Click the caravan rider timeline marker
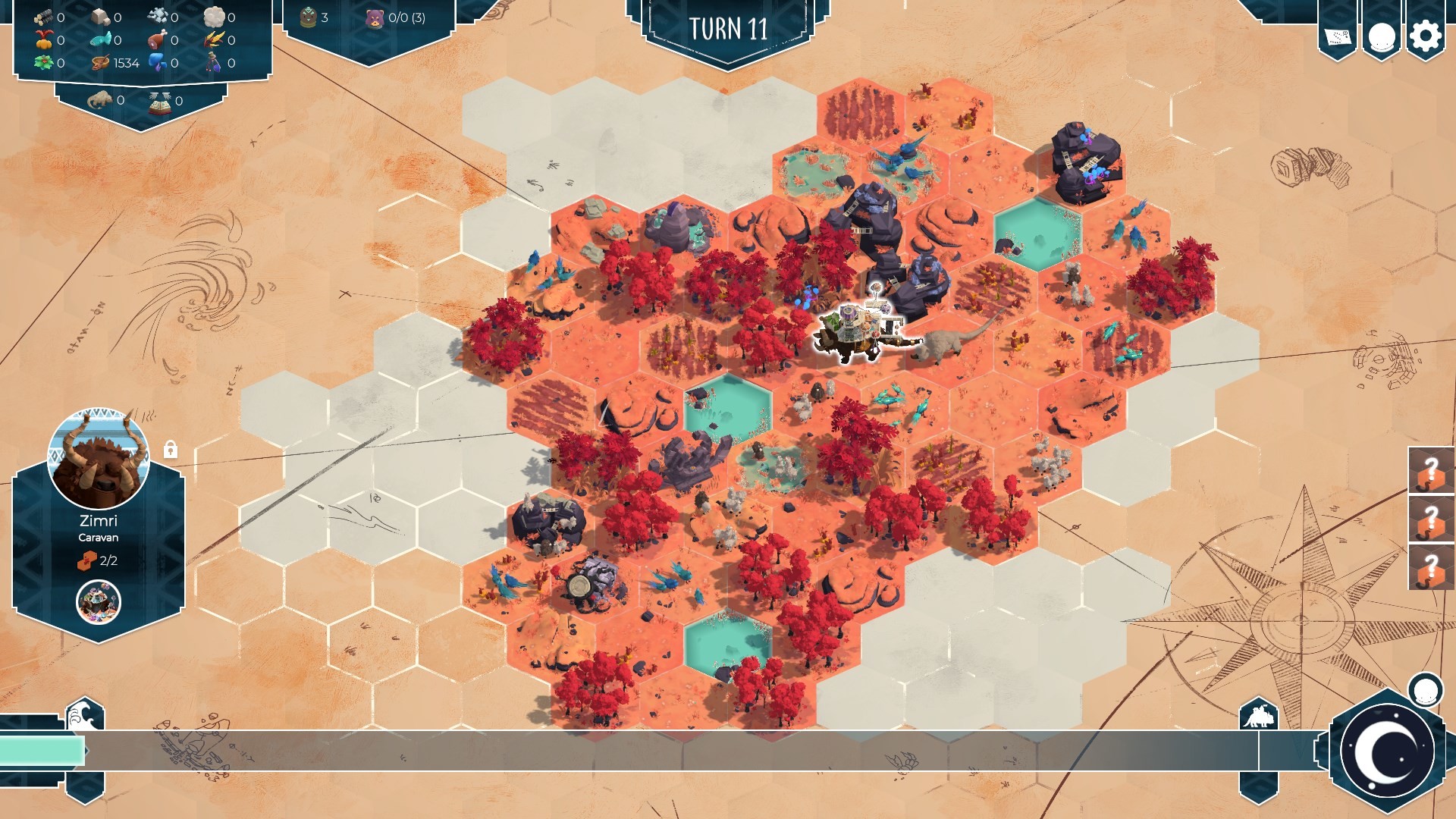 [1258, 715]
